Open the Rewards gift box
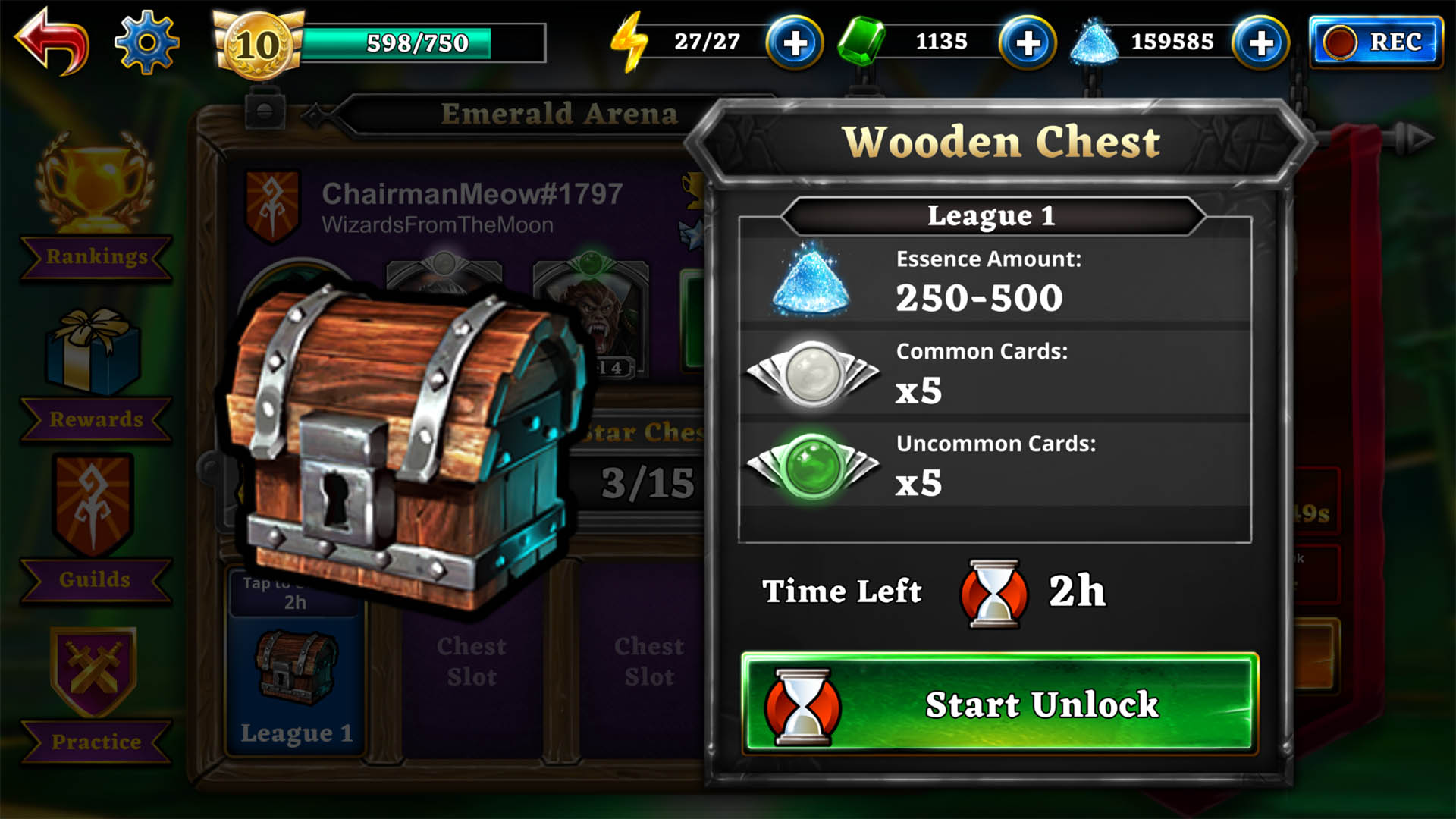Viewport: 1456px width, 819px height. pyautogui.click(x=94, y=372)
